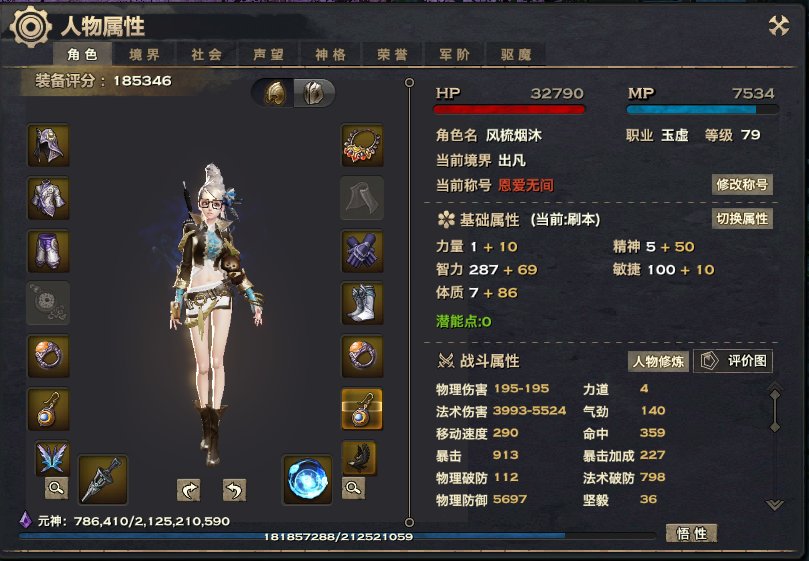Select the 声望 tab
The height and width of the screenshot is (561, 809).
[x=268, y=55]
